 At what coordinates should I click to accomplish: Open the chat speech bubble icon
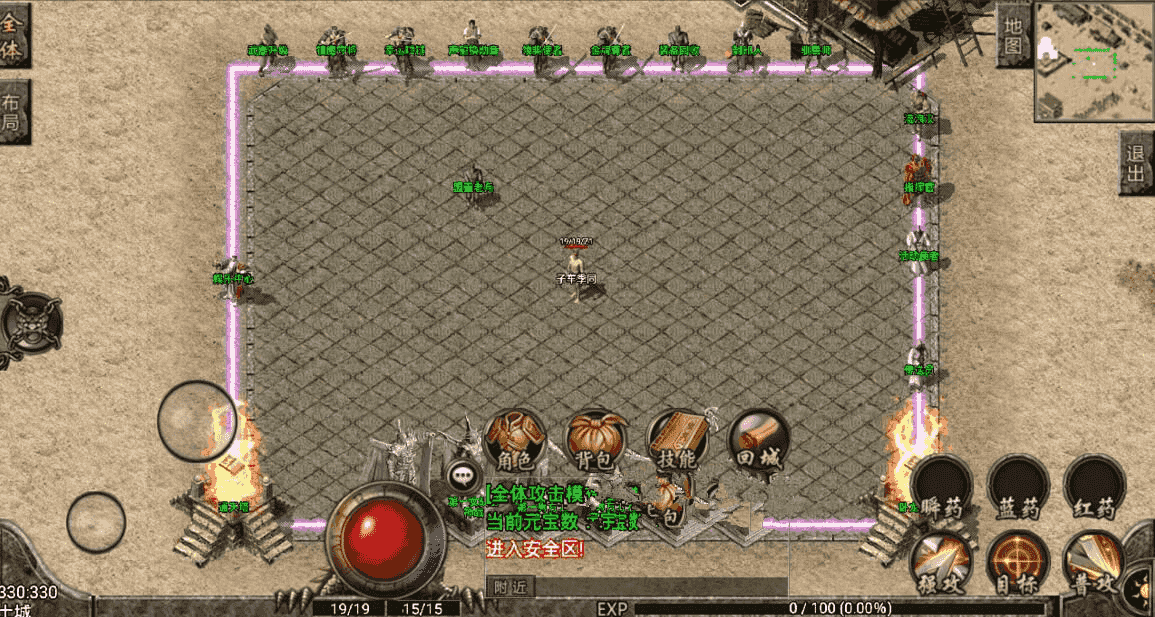(462, 476)
